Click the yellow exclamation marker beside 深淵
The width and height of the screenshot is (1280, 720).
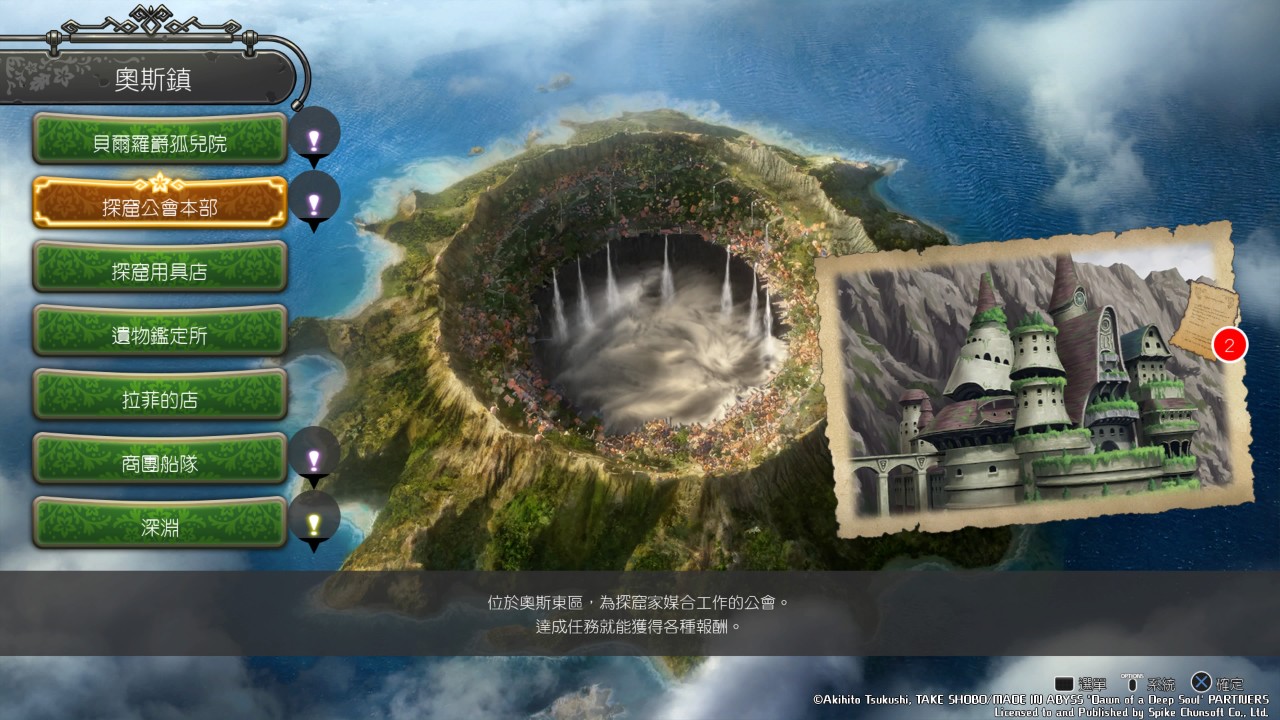pyautogui.click(x=314, y=521)
